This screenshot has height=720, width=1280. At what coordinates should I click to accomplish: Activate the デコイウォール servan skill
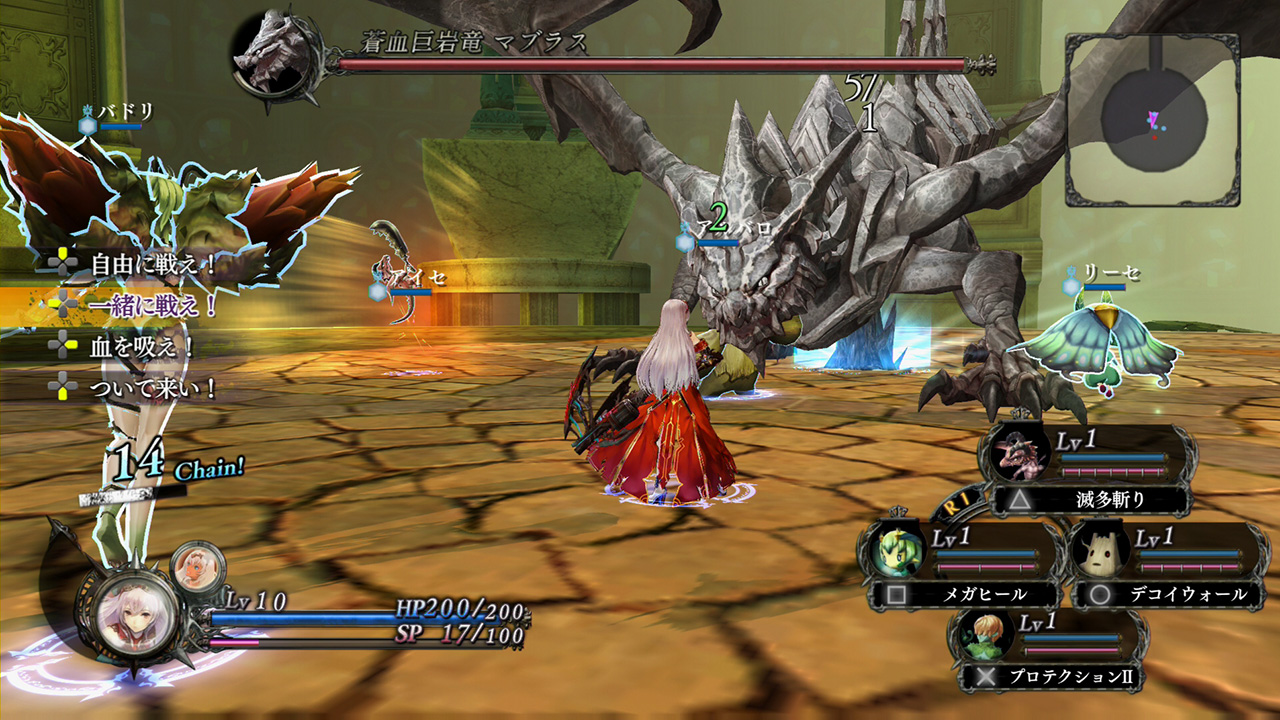1182,593
